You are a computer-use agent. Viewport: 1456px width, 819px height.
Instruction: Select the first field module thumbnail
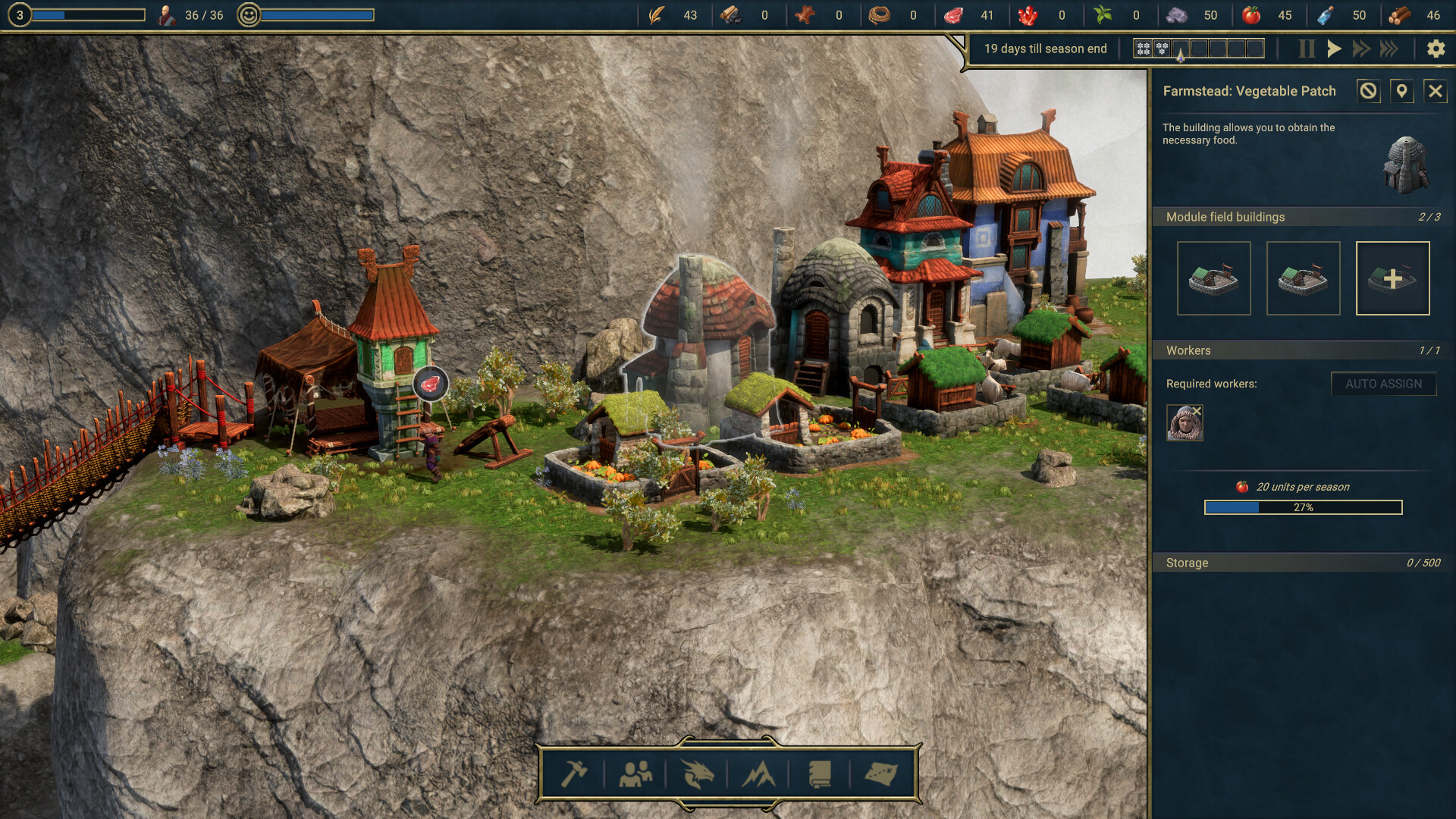1213,278
